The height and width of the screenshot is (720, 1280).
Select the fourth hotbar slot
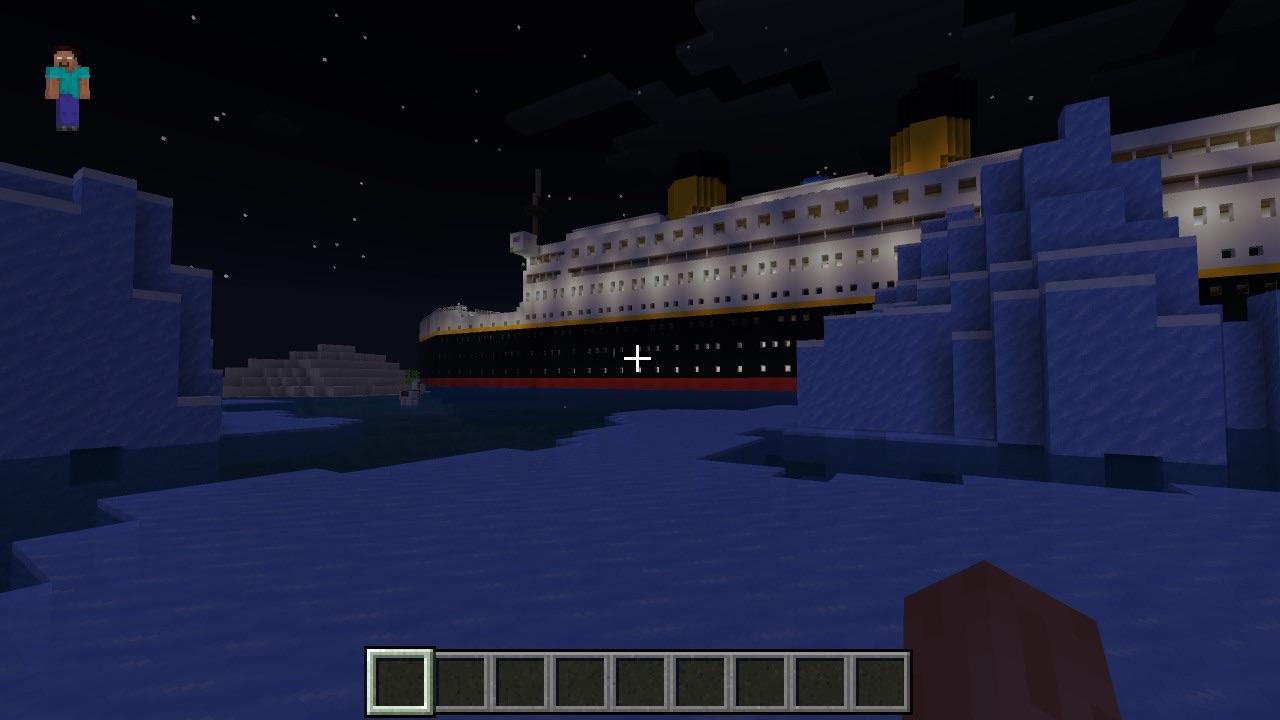(x=578, y=680)
